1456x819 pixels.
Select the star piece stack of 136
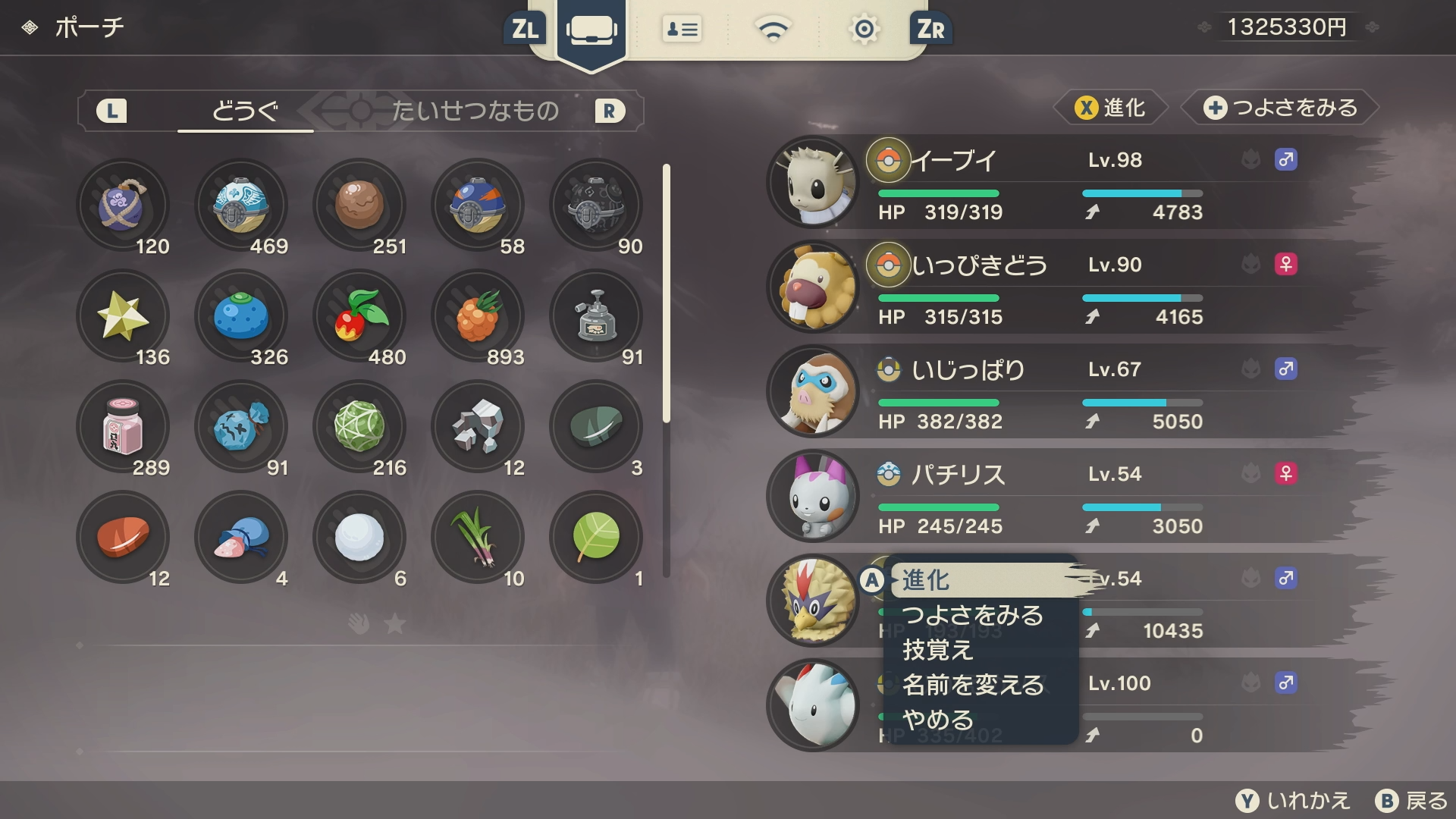(123, 316)
